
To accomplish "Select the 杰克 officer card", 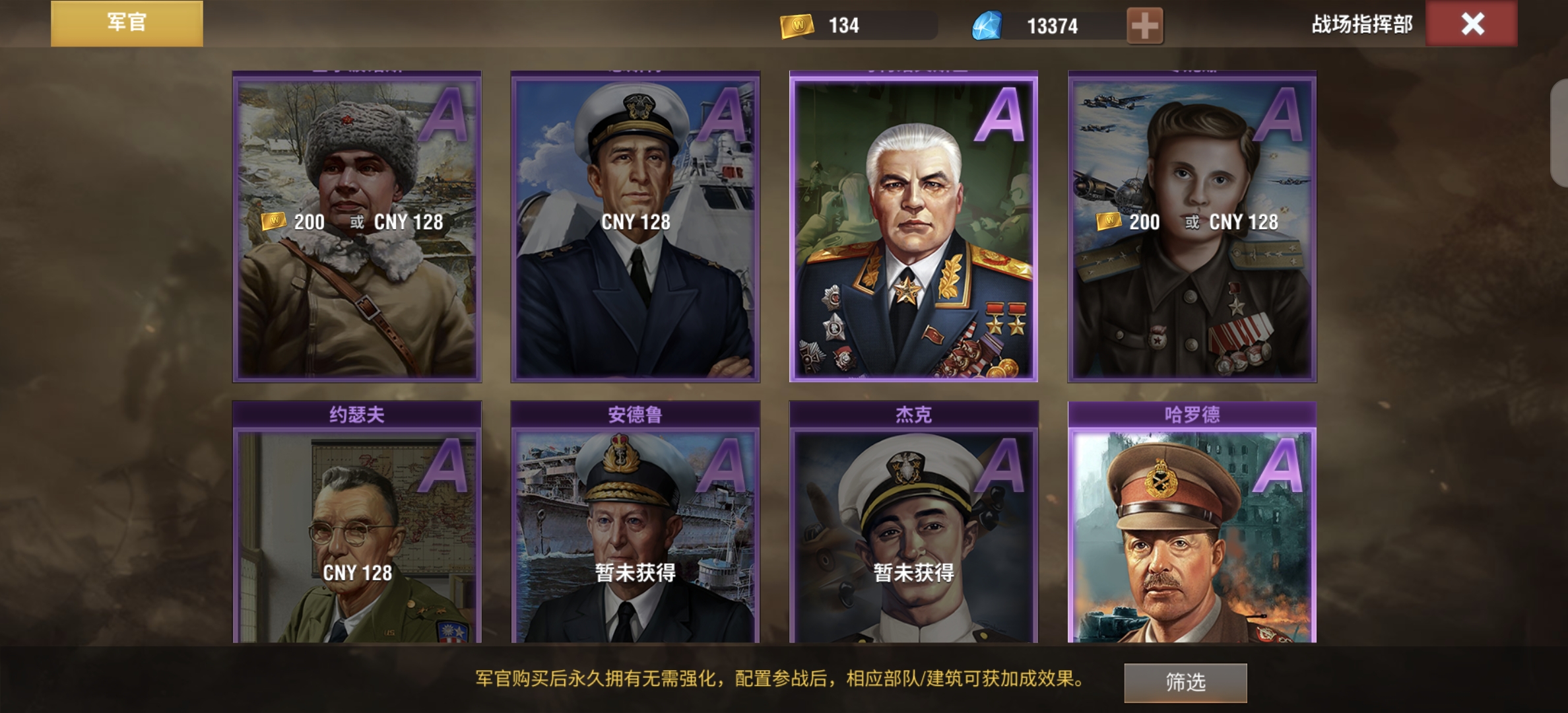I will click(913, 528).
